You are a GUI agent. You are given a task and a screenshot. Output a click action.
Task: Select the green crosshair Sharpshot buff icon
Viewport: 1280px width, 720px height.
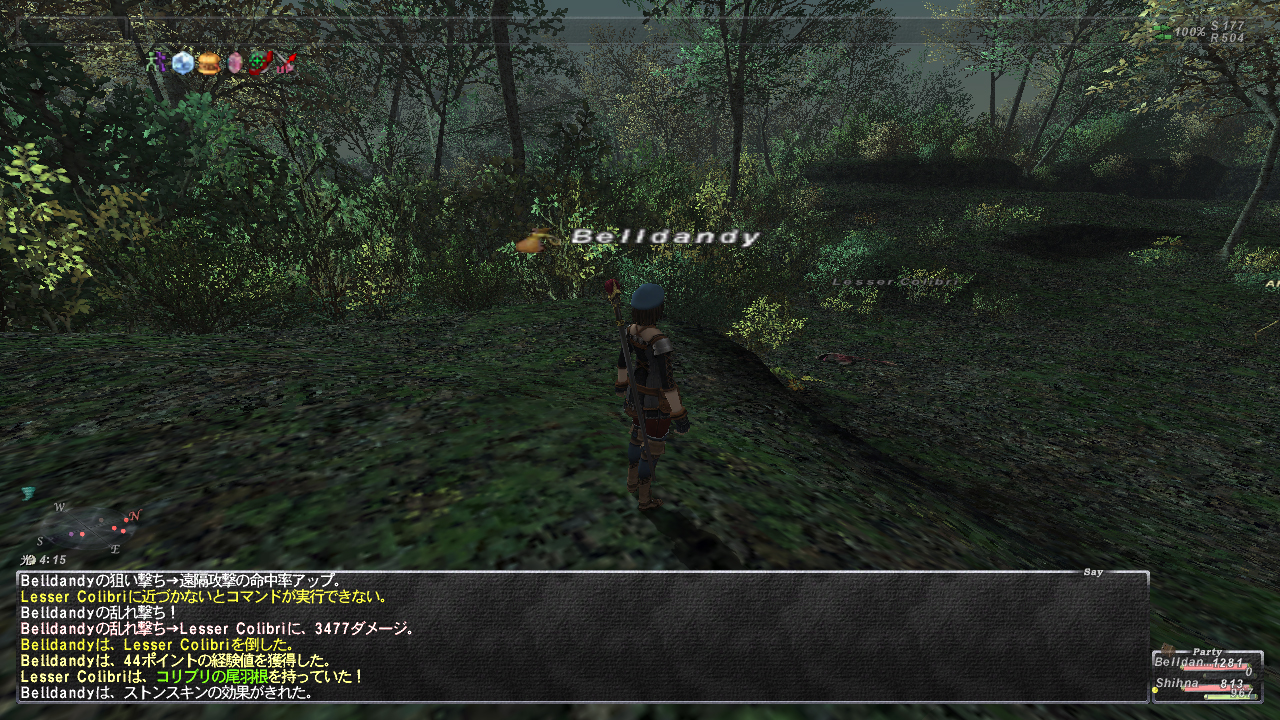tap(261, 64)
